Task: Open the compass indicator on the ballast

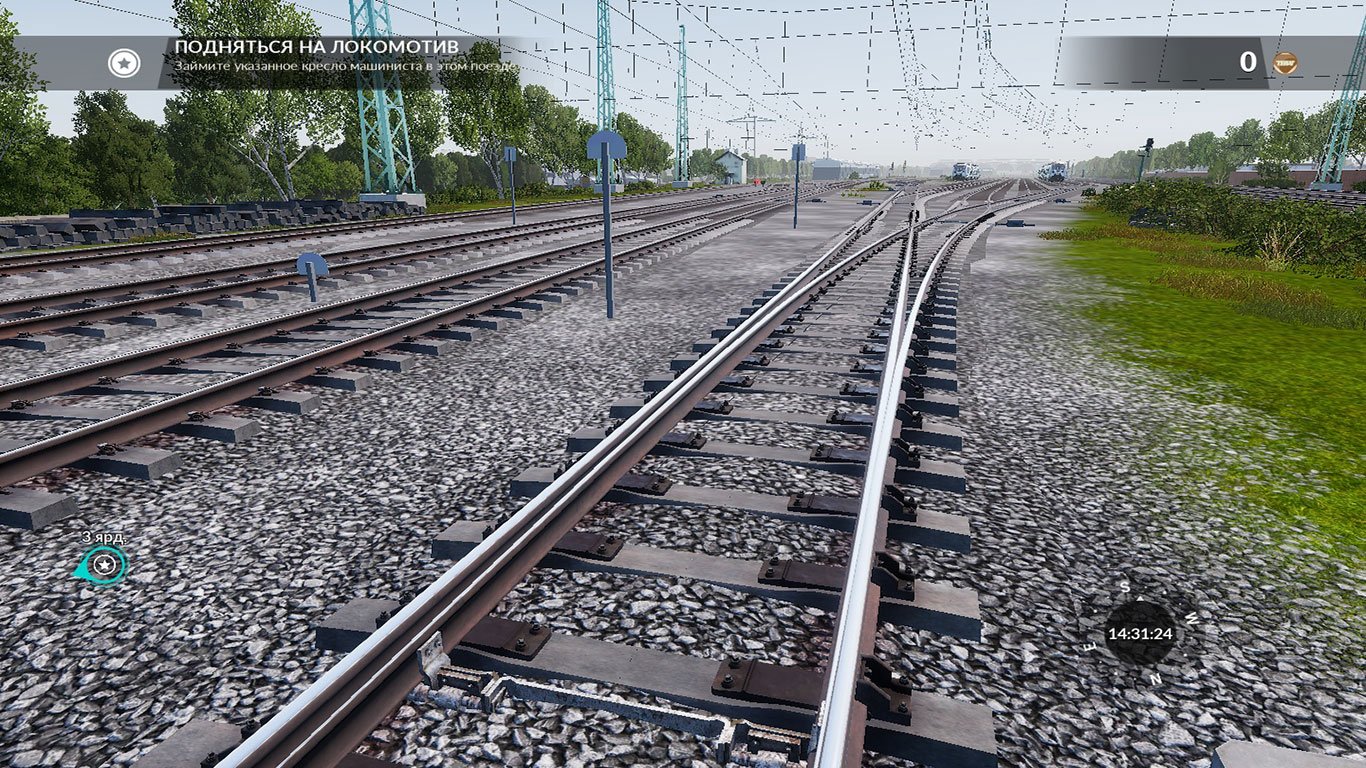Action: (x=1140, y=633)
